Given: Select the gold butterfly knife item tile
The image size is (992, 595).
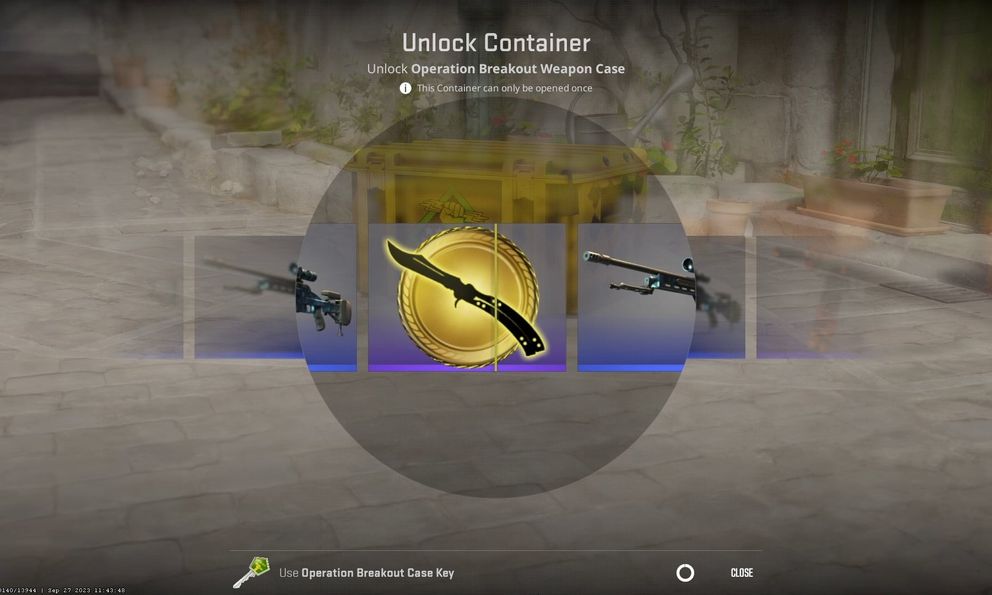Looking at the screenshot, I should (466, 297).
